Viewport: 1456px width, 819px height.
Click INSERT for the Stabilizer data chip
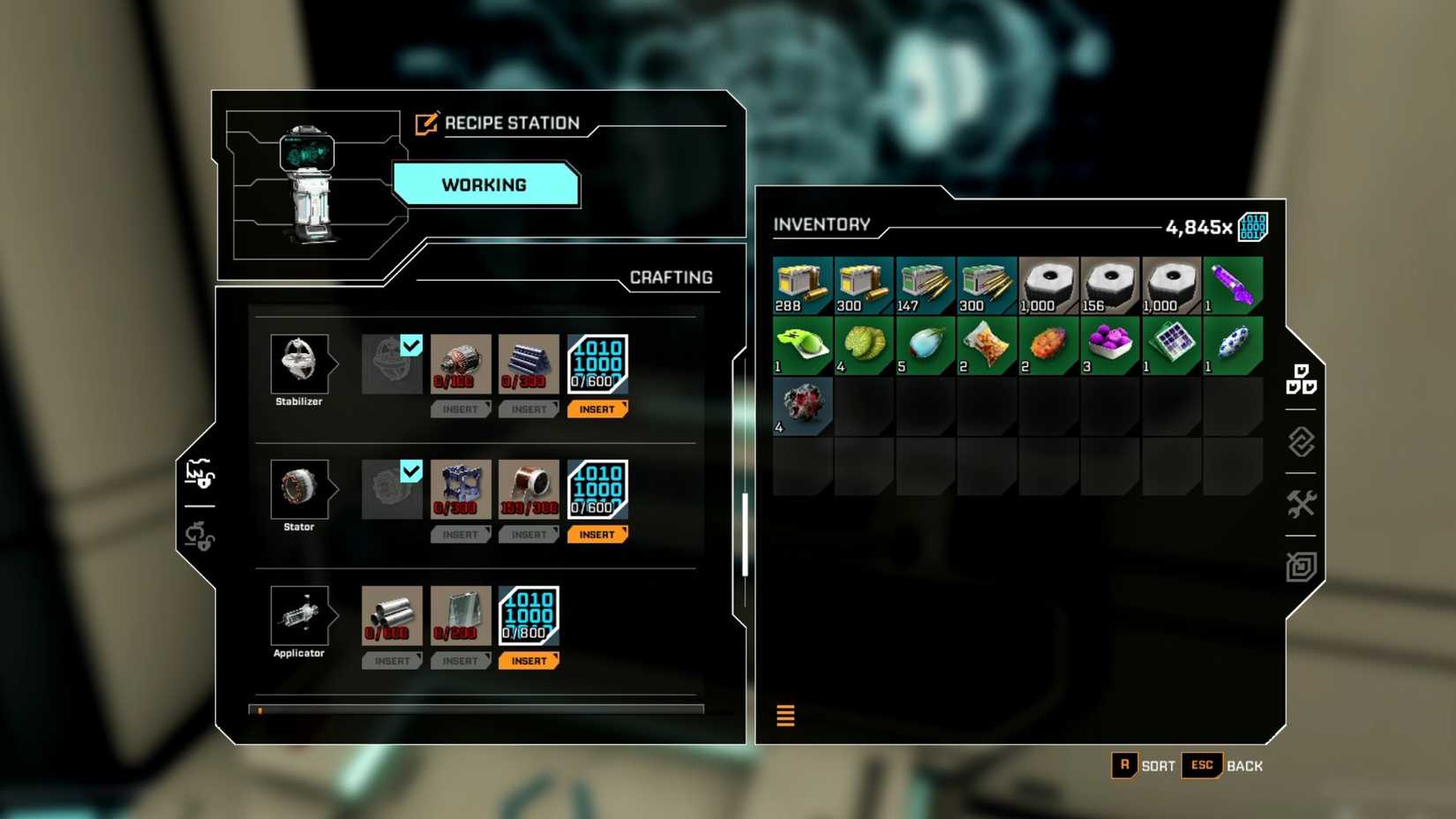click(597, 409)
